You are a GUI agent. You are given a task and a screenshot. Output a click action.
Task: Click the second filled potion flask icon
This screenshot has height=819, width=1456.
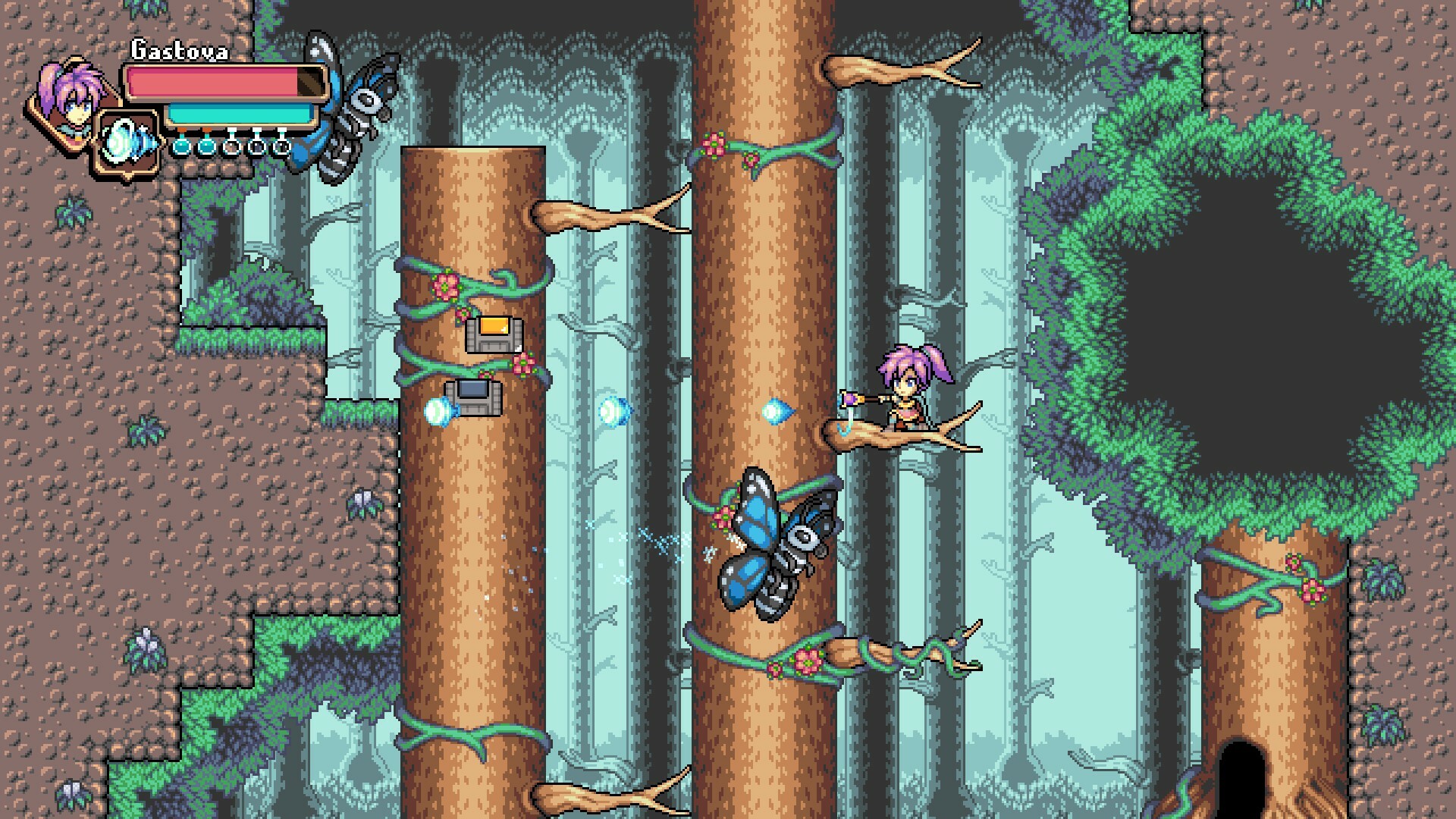click(206, 148)
